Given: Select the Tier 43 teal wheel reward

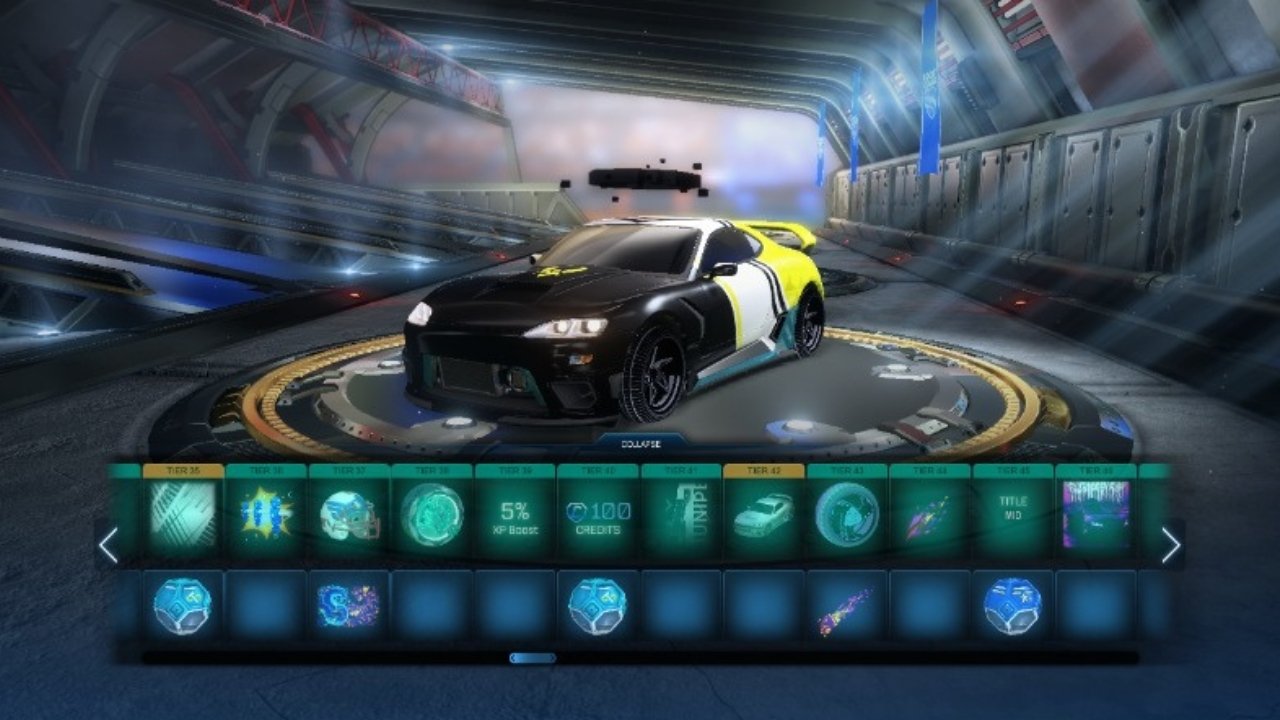Looking at the screenshot, I should tap(847, 514).
